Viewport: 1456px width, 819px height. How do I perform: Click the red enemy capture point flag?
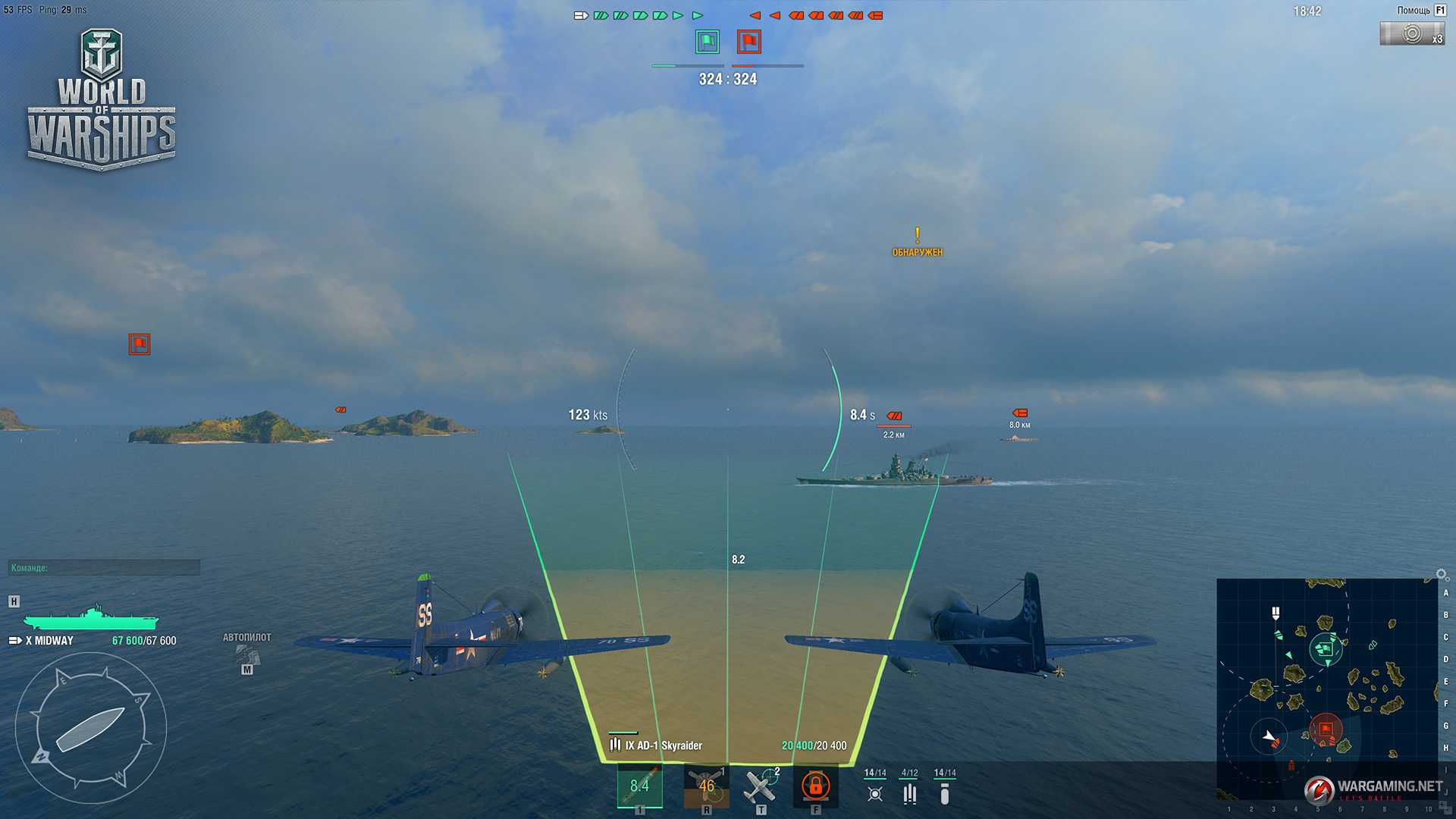coord(748,42)
